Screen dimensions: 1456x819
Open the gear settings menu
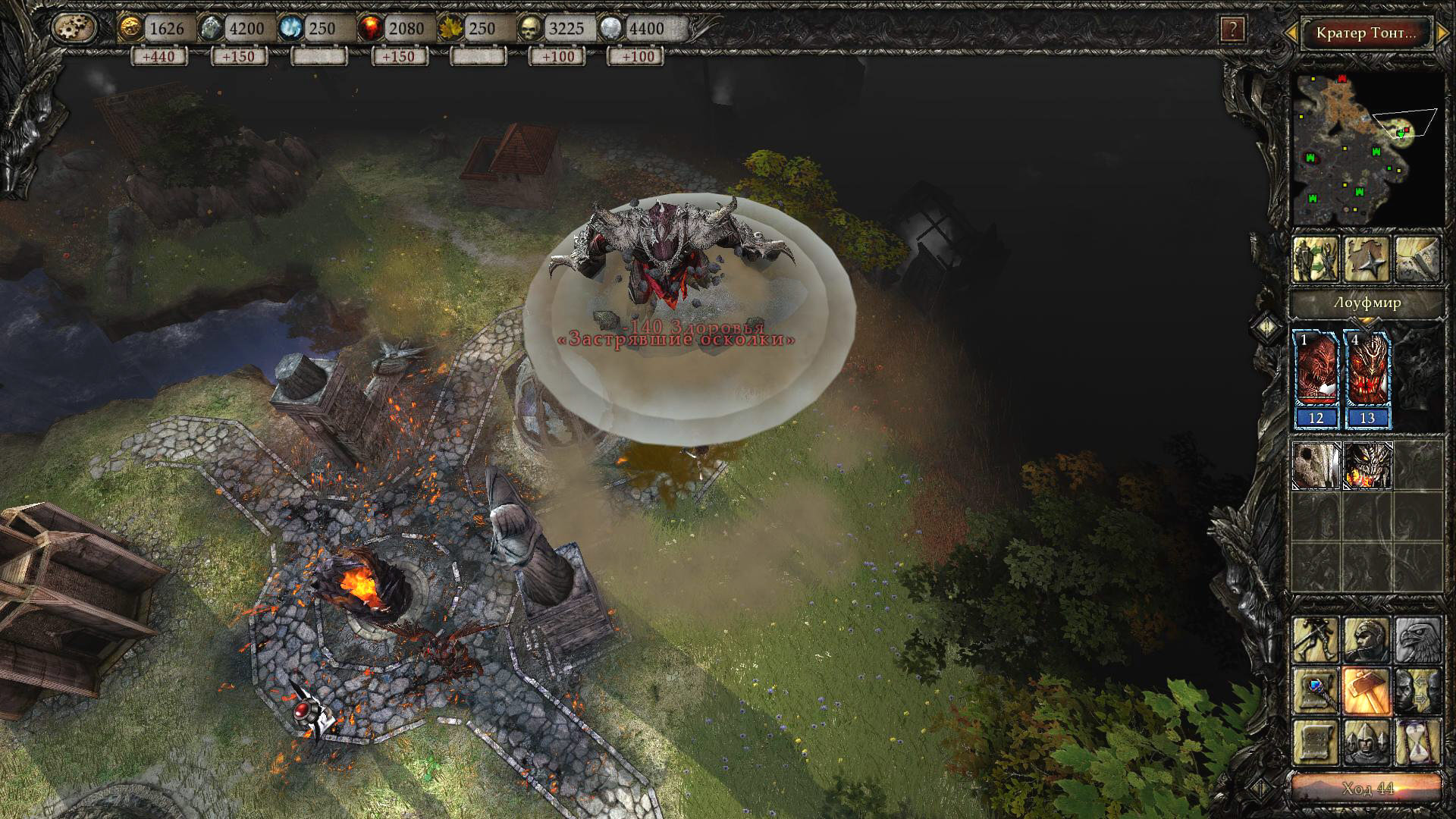pos(75,28)
